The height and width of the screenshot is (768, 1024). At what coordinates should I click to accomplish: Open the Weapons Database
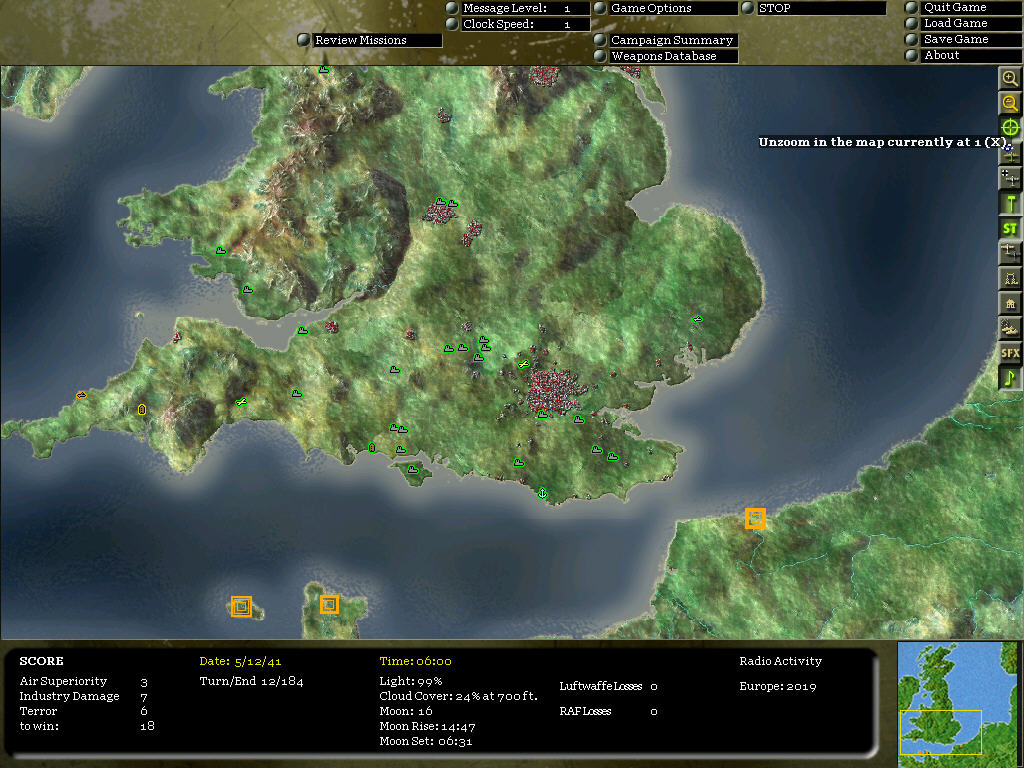[672, 56]
